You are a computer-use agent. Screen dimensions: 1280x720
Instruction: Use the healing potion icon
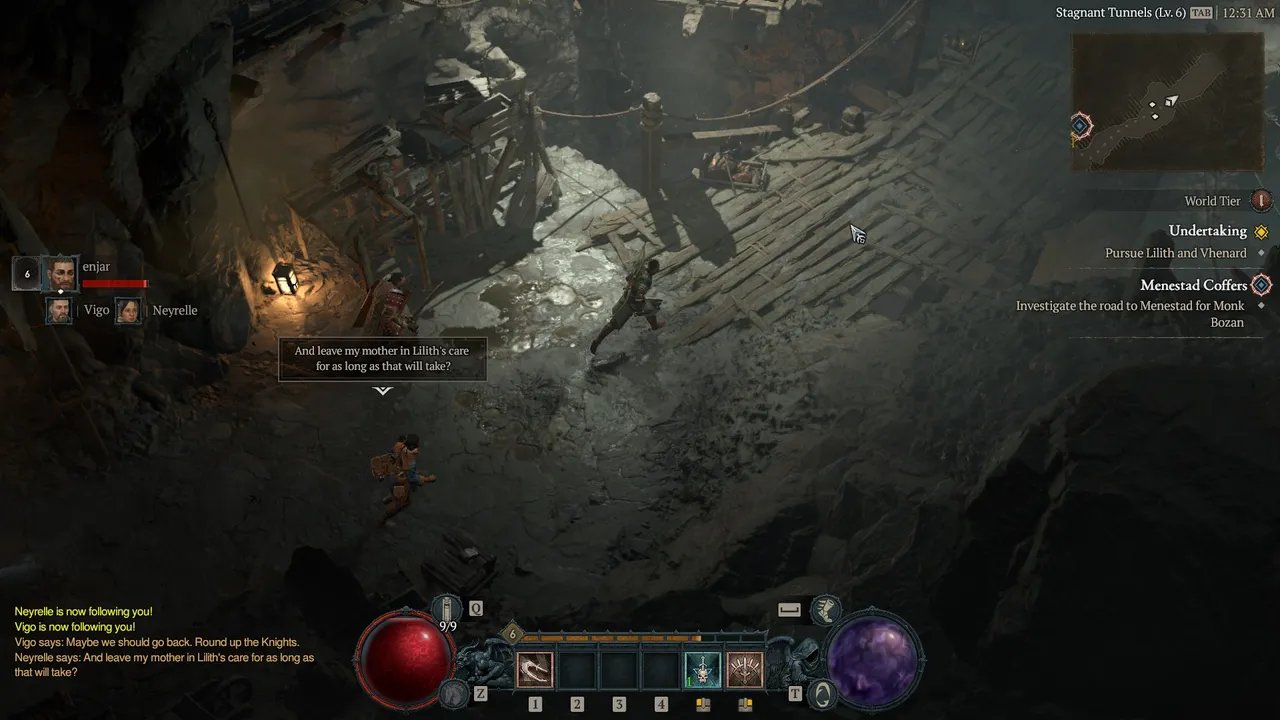(446, 607)
